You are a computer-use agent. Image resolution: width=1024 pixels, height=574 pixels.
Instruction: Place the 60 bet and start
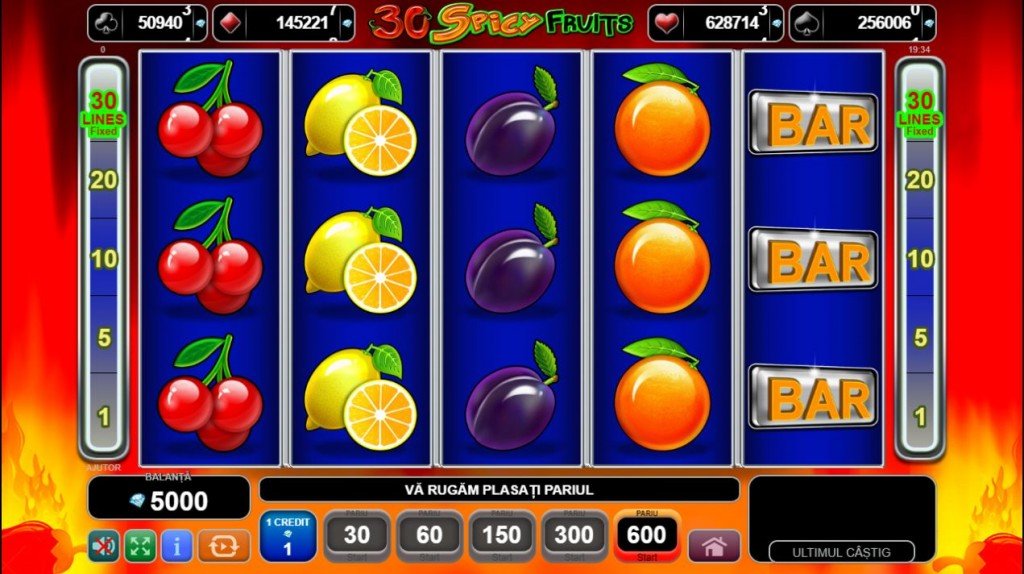click(x=429, y=536)
